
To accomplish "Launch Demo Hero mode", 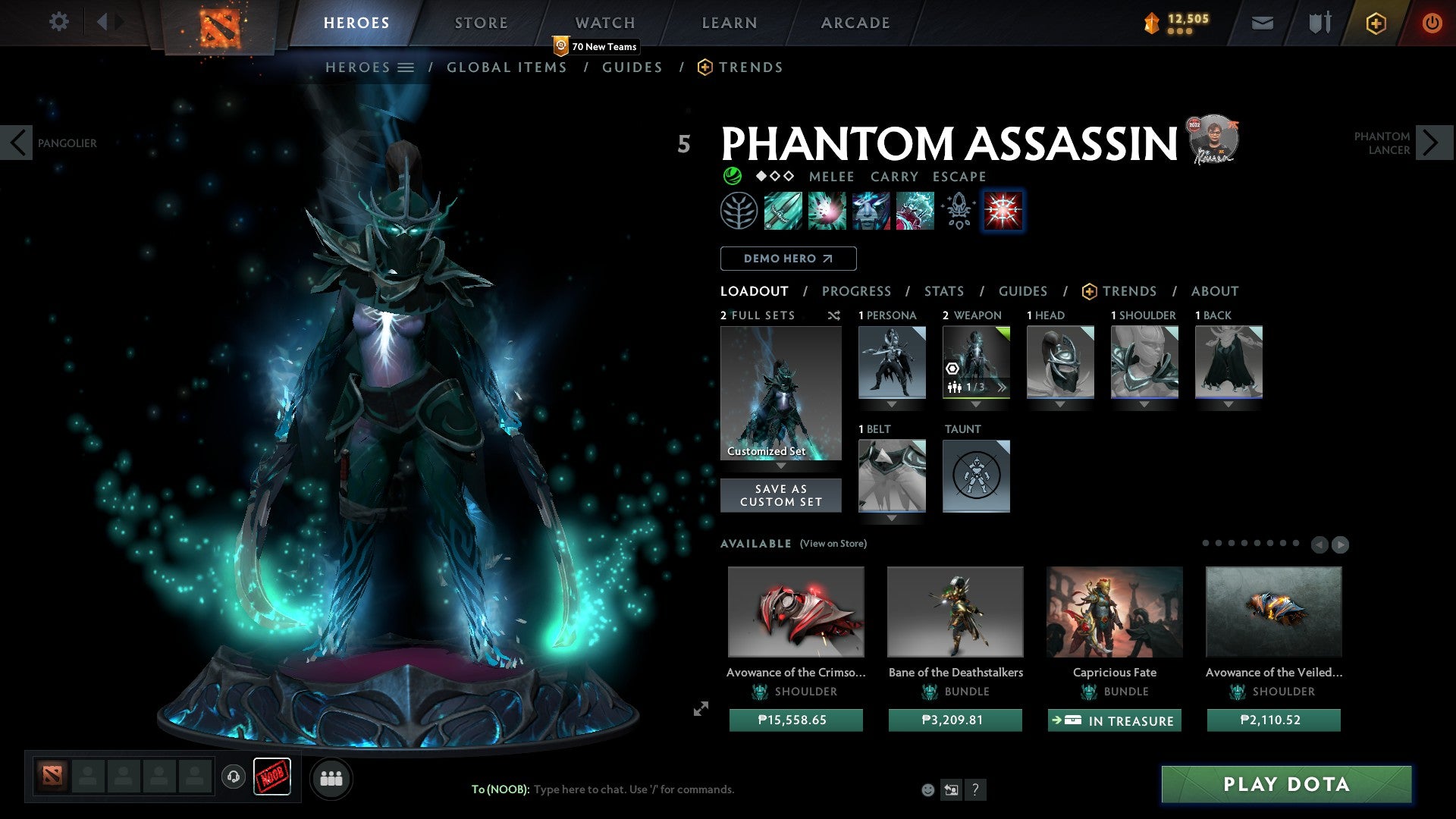I will [788, 259].
